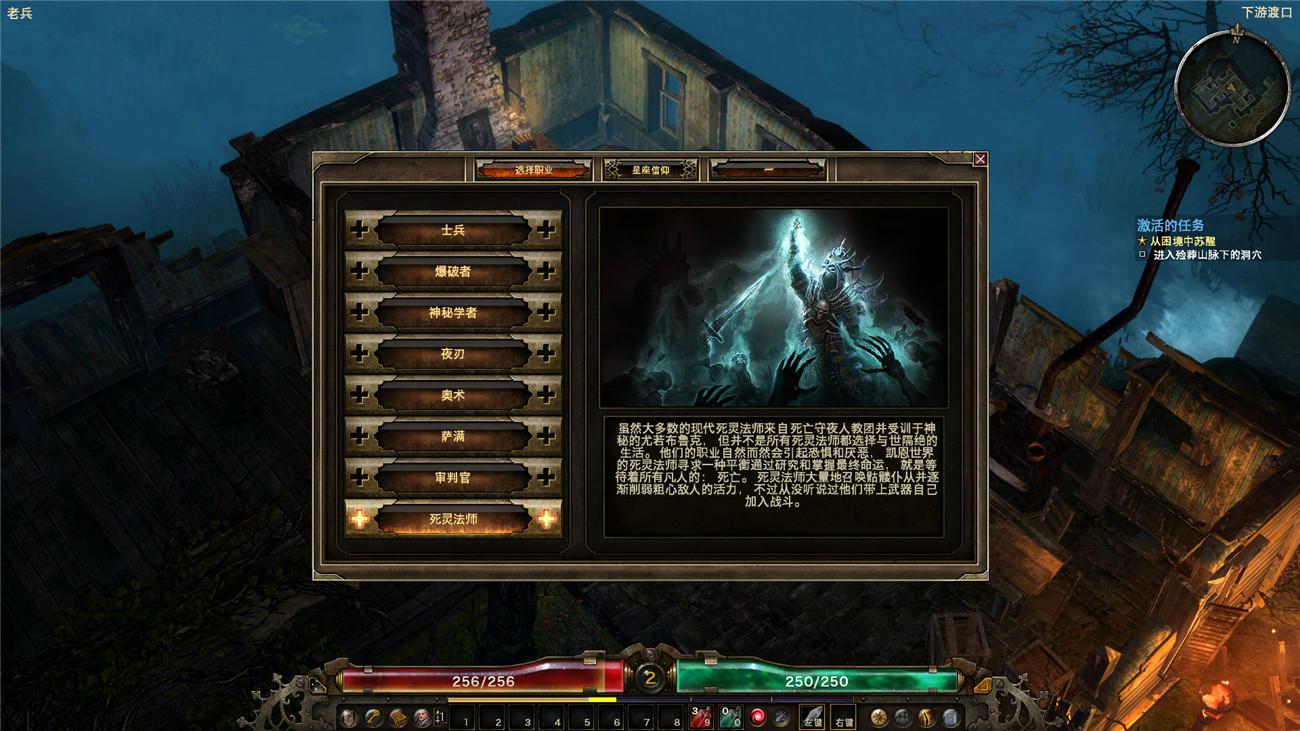Select the 萨满 (Shaman) class
The image size is (1300, 731).
pyautogui.click(x=453, y=437)
